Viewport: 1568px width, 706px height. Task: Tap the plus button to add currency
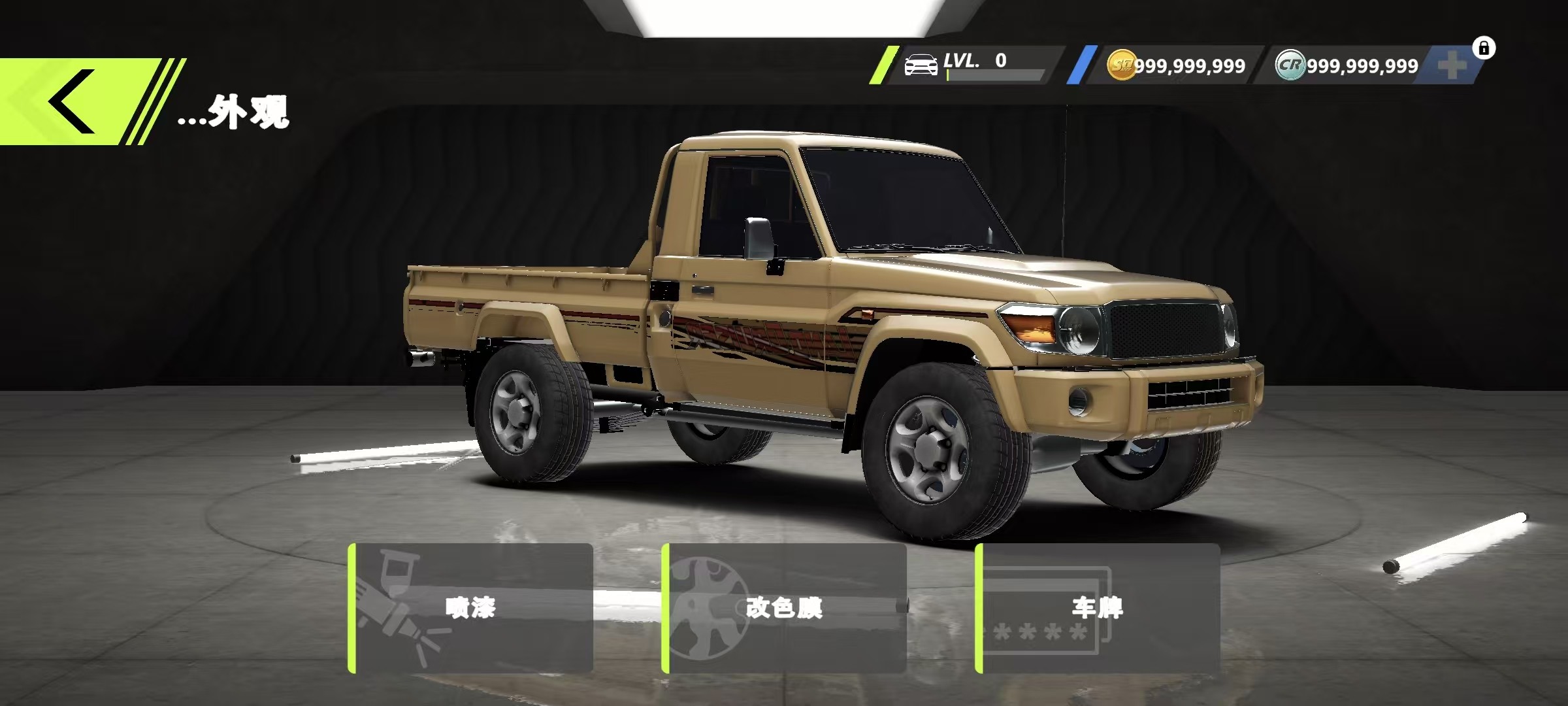pos(1452,66)
